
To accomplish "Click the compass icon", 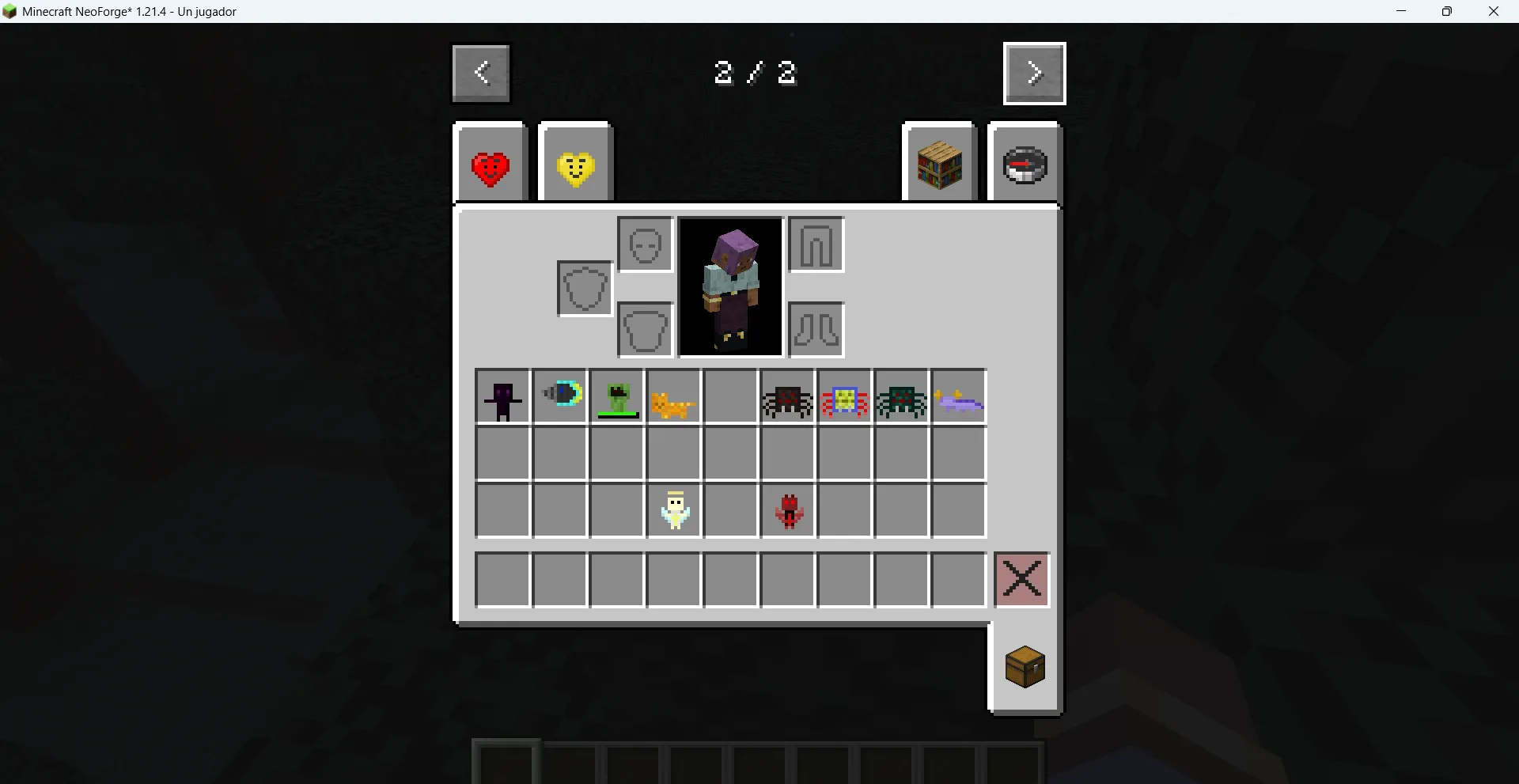I will [x=1025, y=164].
